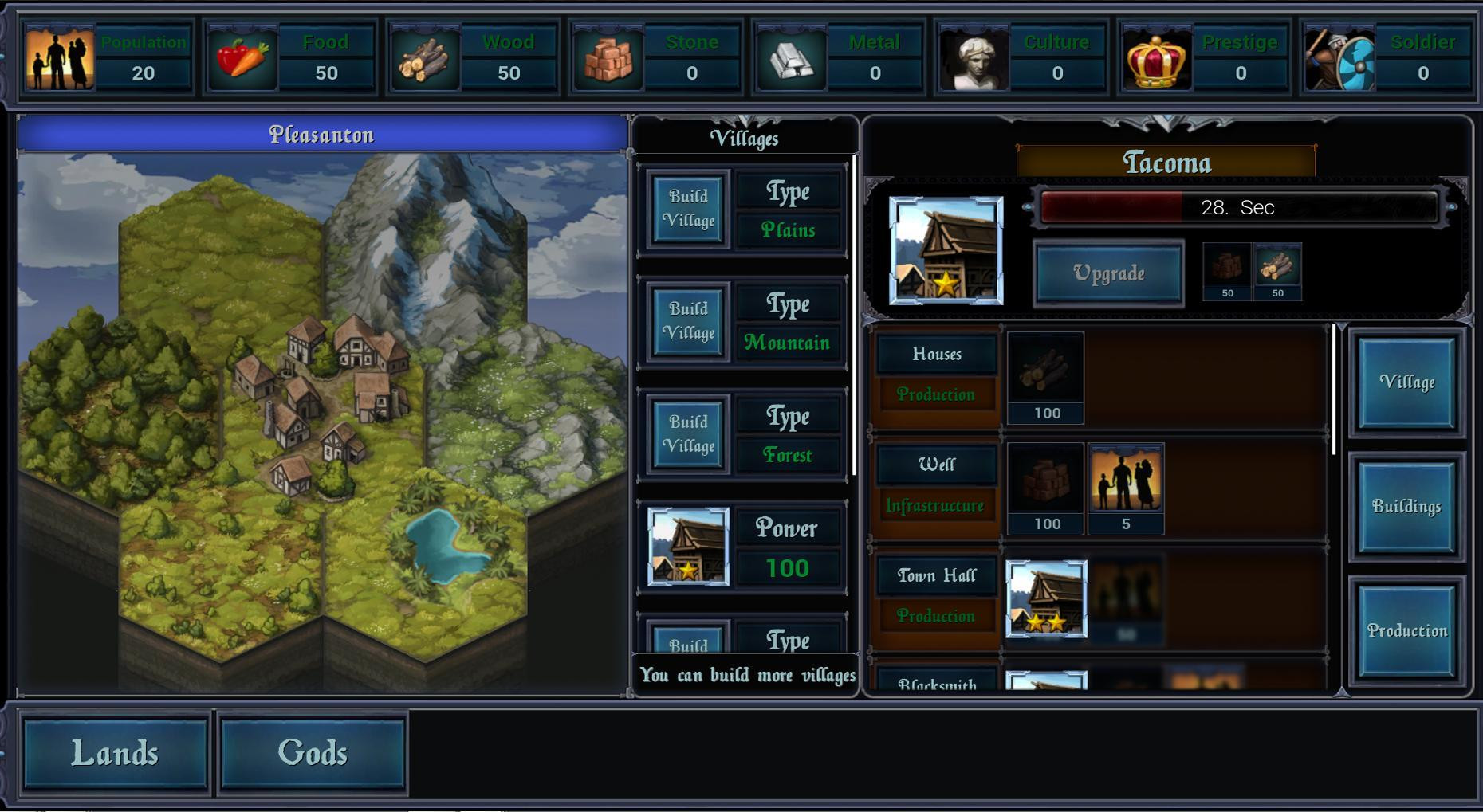Switch to the Production tab
The height and width of the screenshot is (812, 1483).
click(1406, 631)
